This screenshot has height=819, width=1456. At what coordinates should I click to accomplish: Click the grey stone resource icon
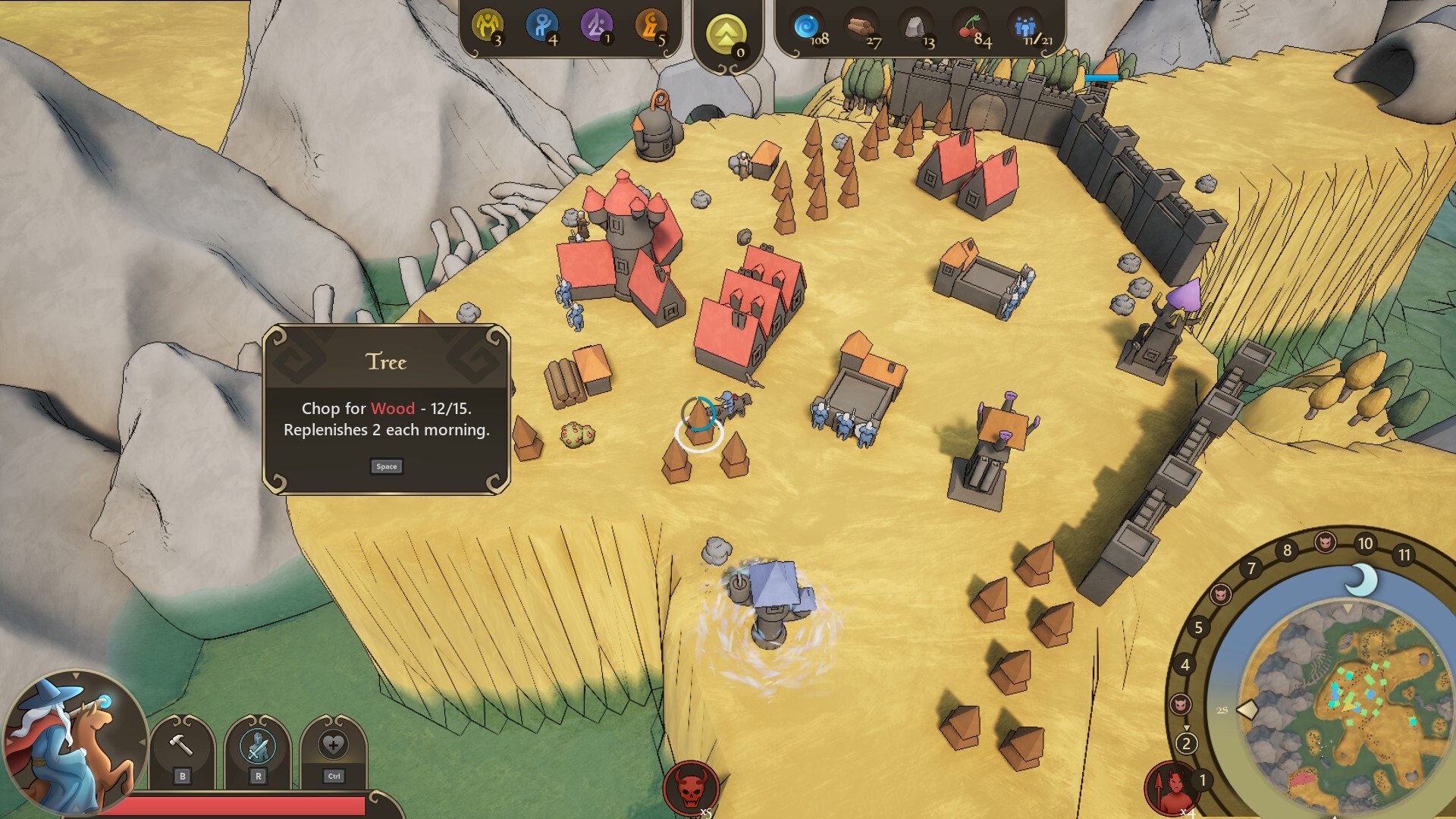pyautogui.click(x=915, y=27)
